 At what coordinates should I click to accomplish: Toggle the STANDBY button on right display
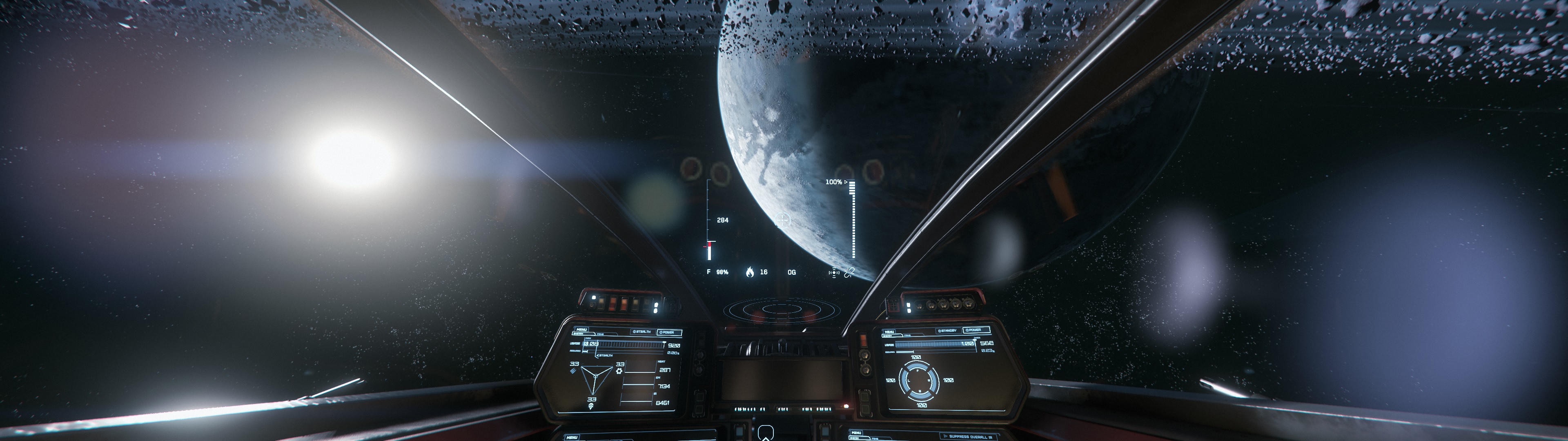pyautogui.click(x=948, y=331)
